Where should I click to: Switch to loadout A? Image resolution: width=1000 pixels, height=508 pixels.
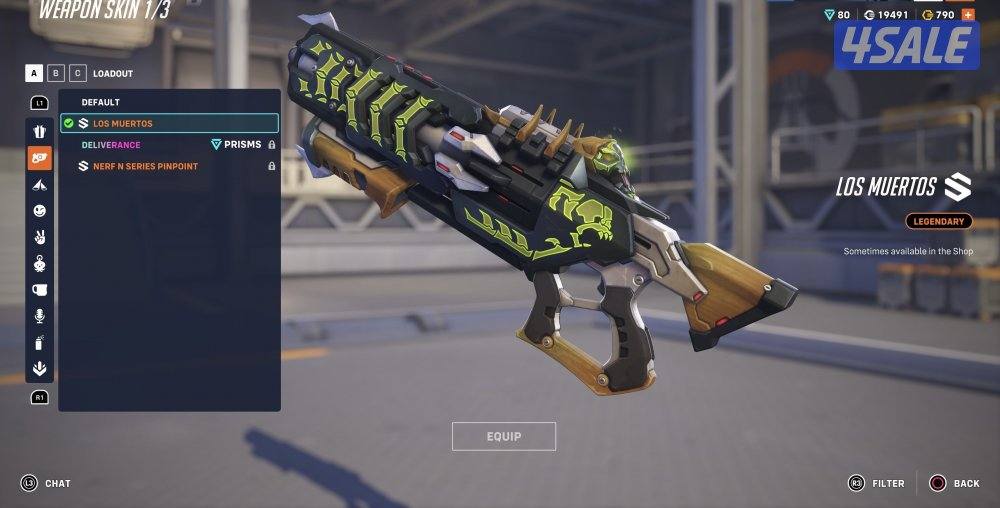click(34, 73)
